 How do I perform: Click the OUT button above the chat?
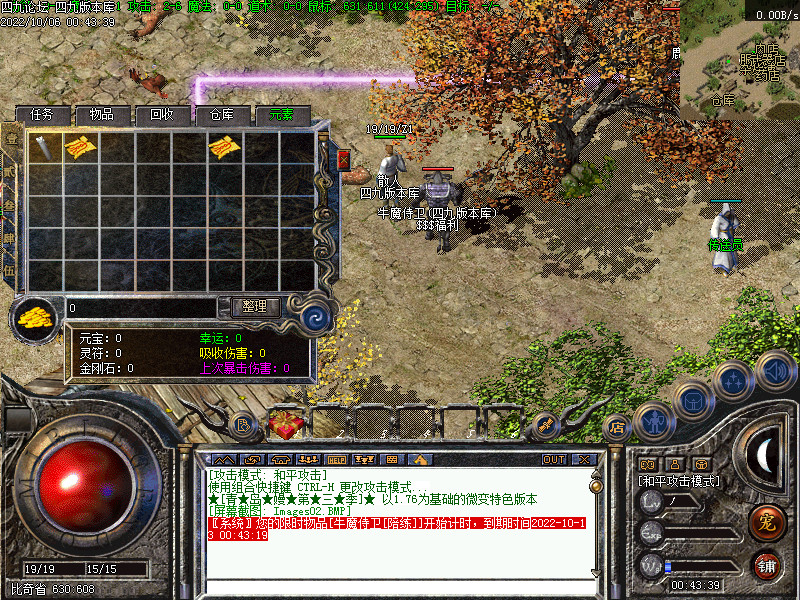point(554,459)
